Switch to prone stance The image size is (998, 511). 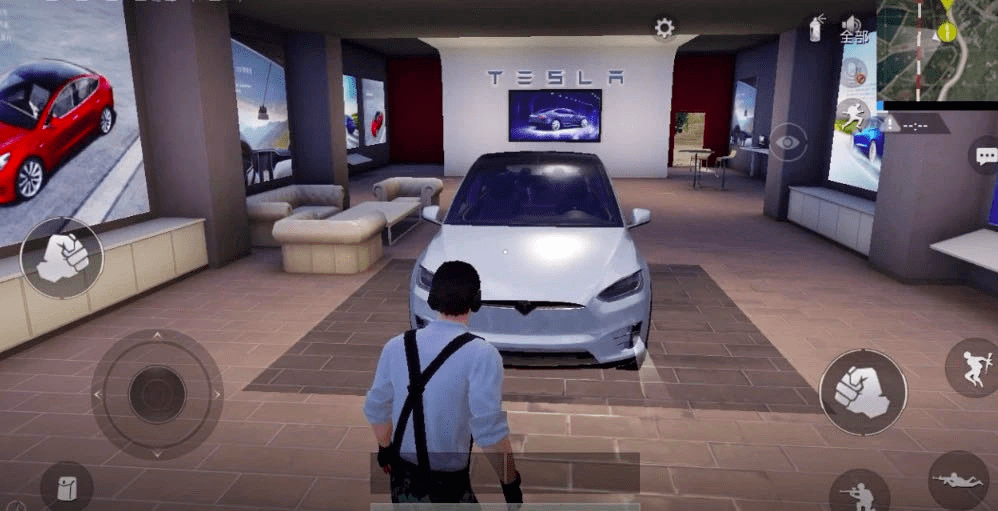coord(957,480)
